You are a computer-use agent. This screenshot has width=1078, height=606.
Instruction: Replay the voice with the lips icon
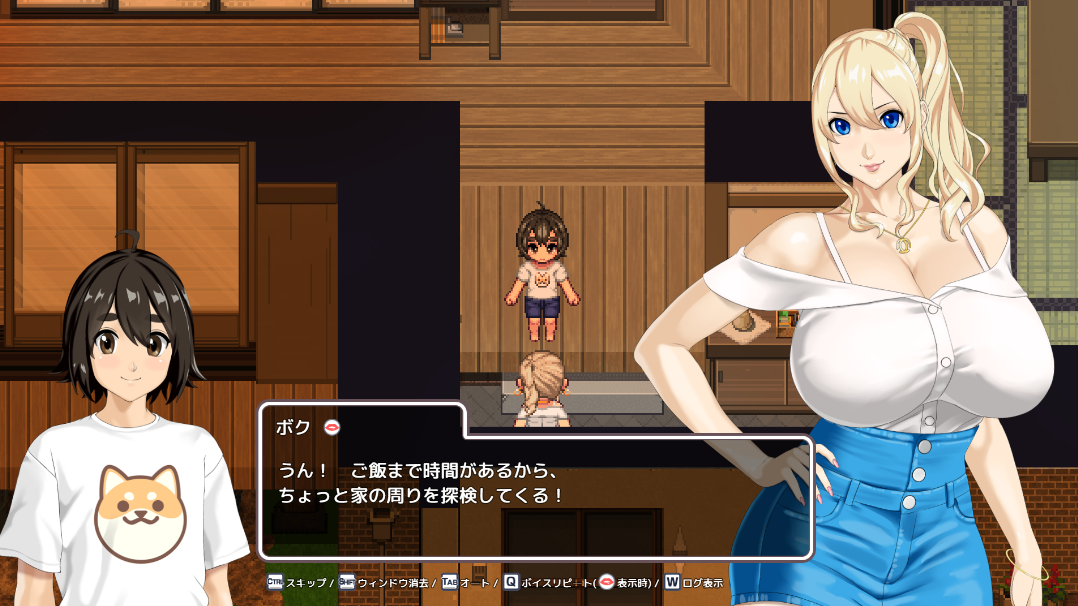[x=332, y=427]
